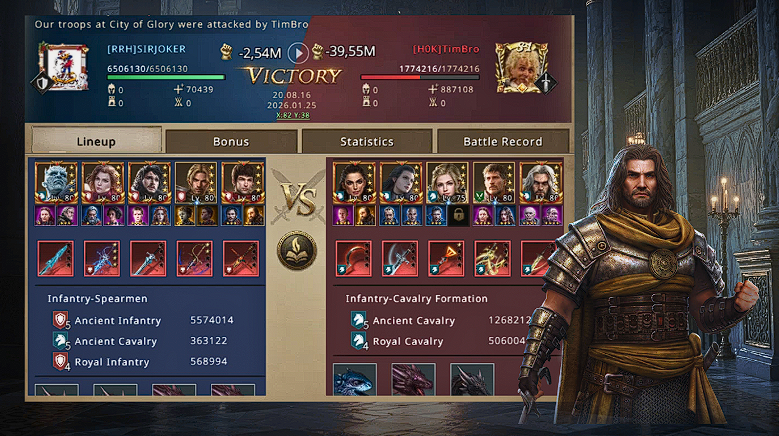
Task: Select TimBro's player avatar
Action: (x=517, y=65)
